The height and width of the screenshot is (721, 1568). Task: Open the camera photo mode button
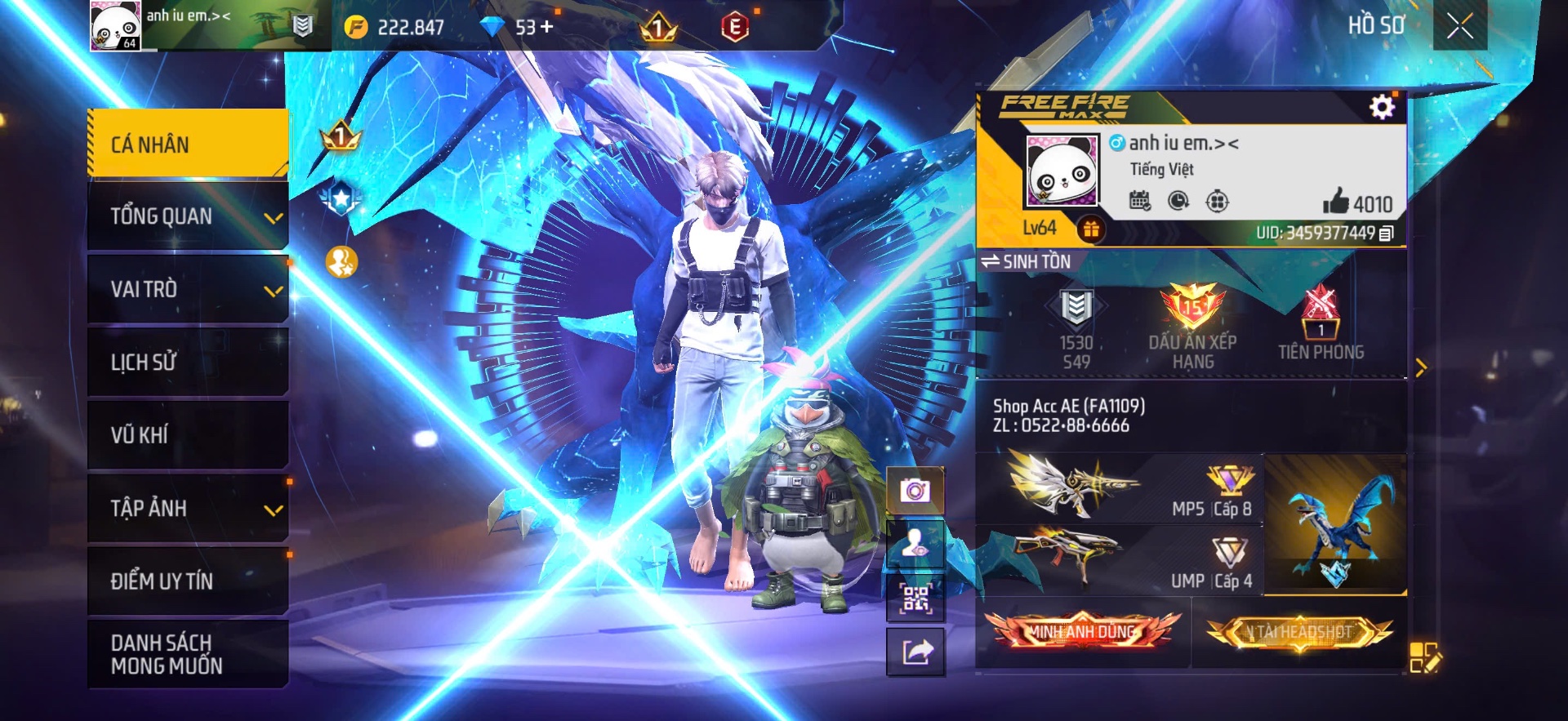[x=915, y=490]
